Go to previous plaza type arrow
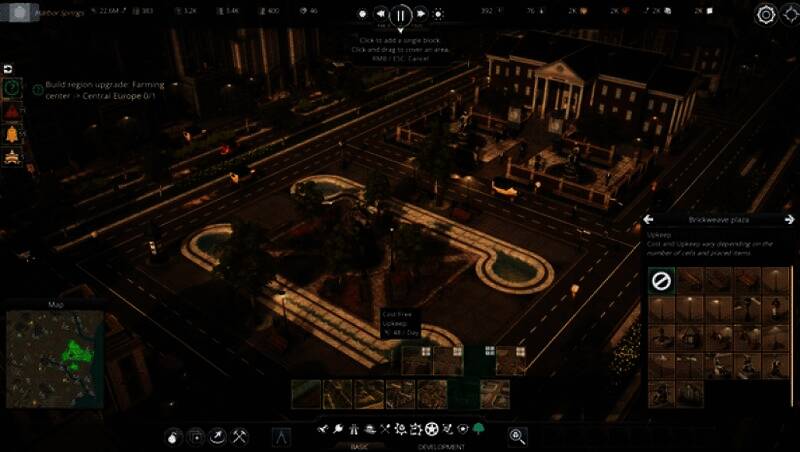This screenshot has width=800, height=452. [x=648, y=219]
